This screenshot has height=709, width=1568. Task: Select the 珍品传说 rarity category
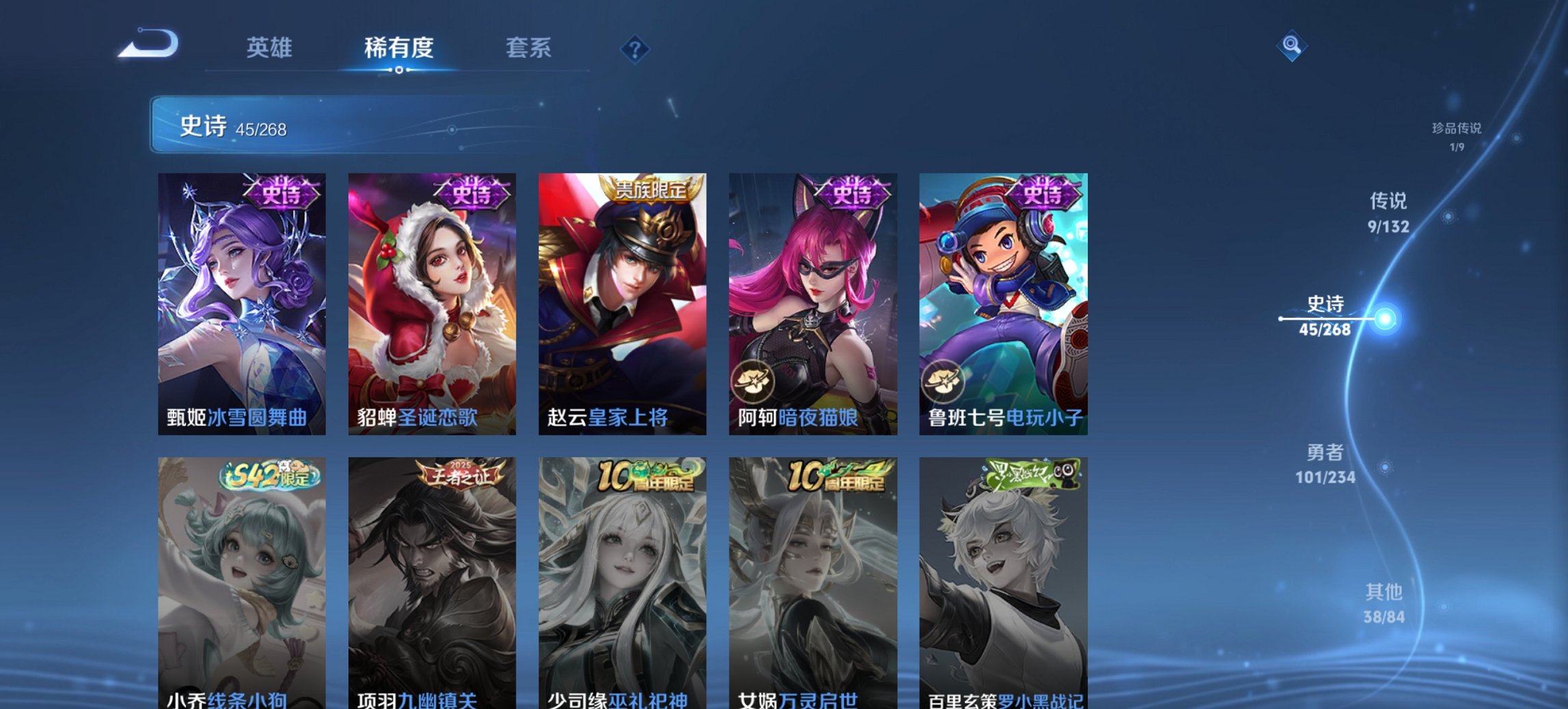(x=1457, y=137)
